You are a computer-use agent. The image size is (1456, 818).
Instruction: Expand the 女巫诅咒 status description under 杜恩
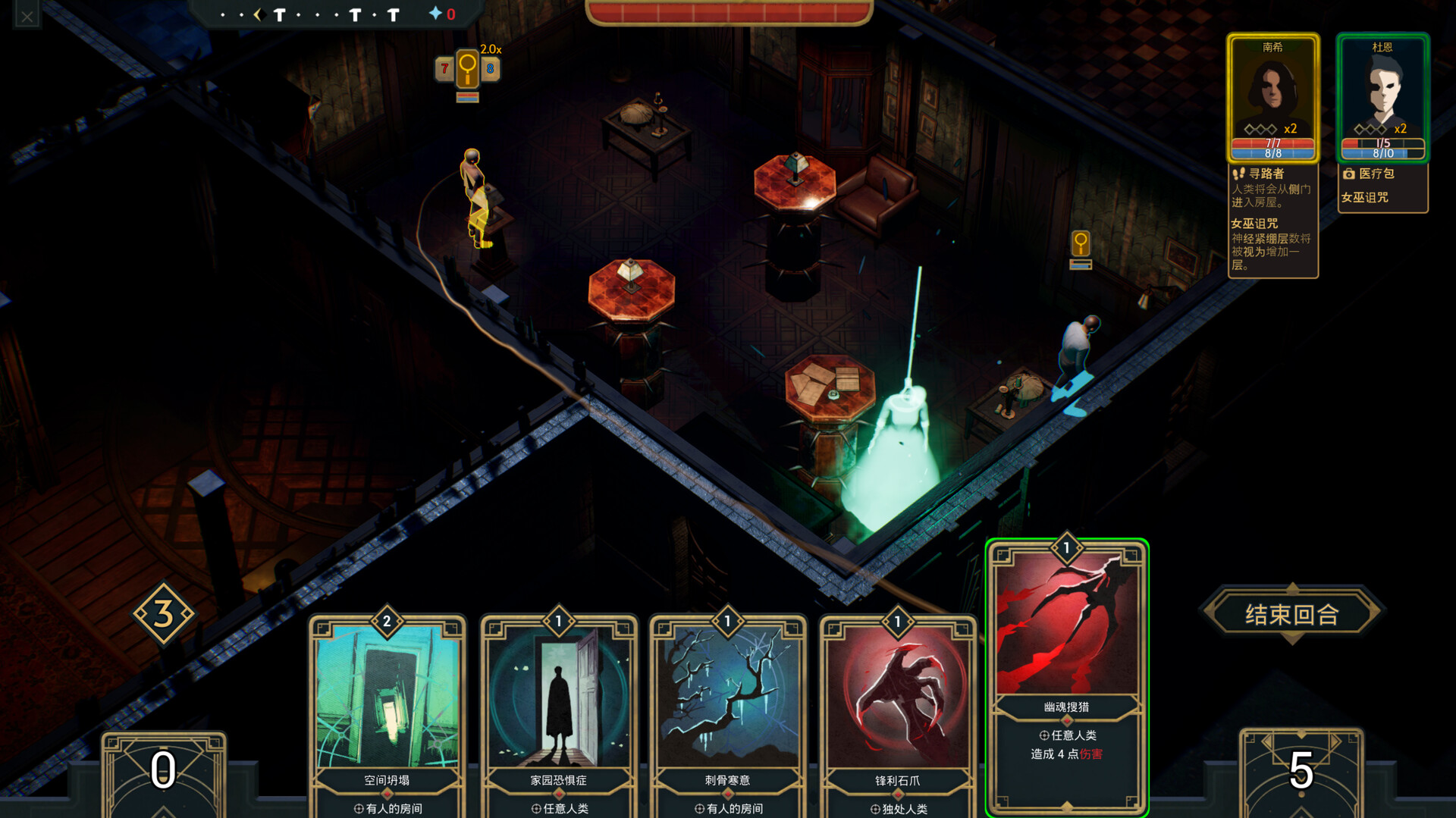pyautogui.click(x=1367, y=198)
